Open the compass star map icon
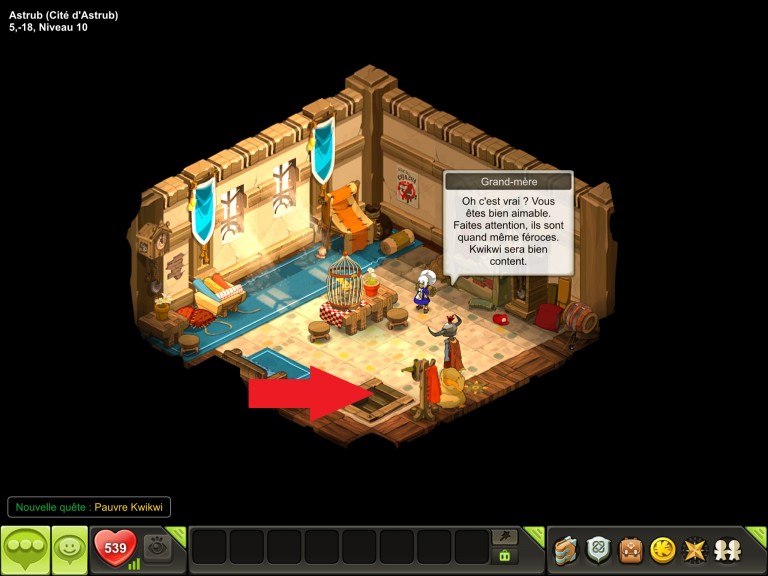Screen dimensions: 768x576 pyautogui.click(x=693, y=549)
